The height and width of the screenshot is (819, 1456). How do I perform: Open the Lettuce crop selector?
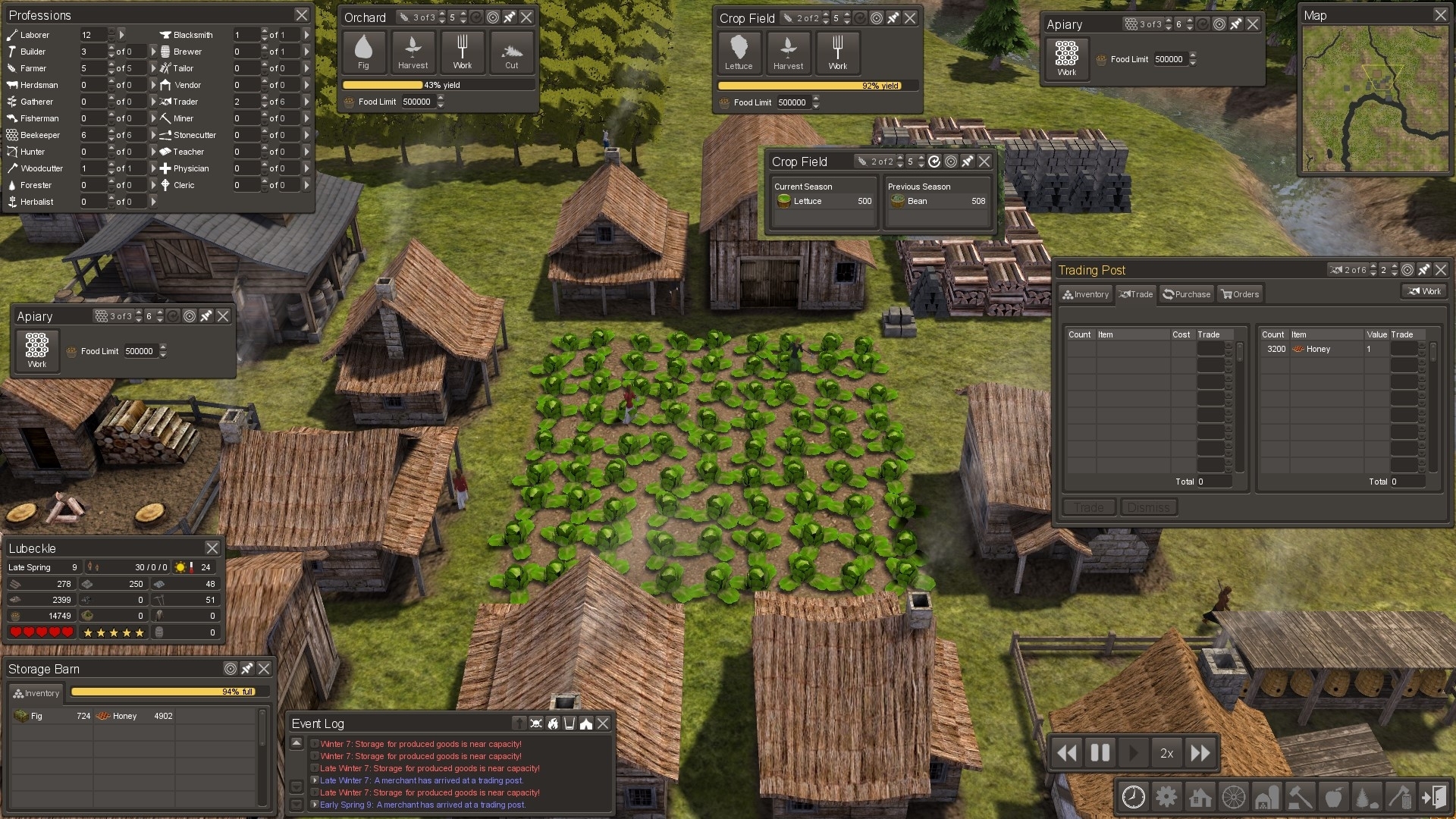click(739, 52)
